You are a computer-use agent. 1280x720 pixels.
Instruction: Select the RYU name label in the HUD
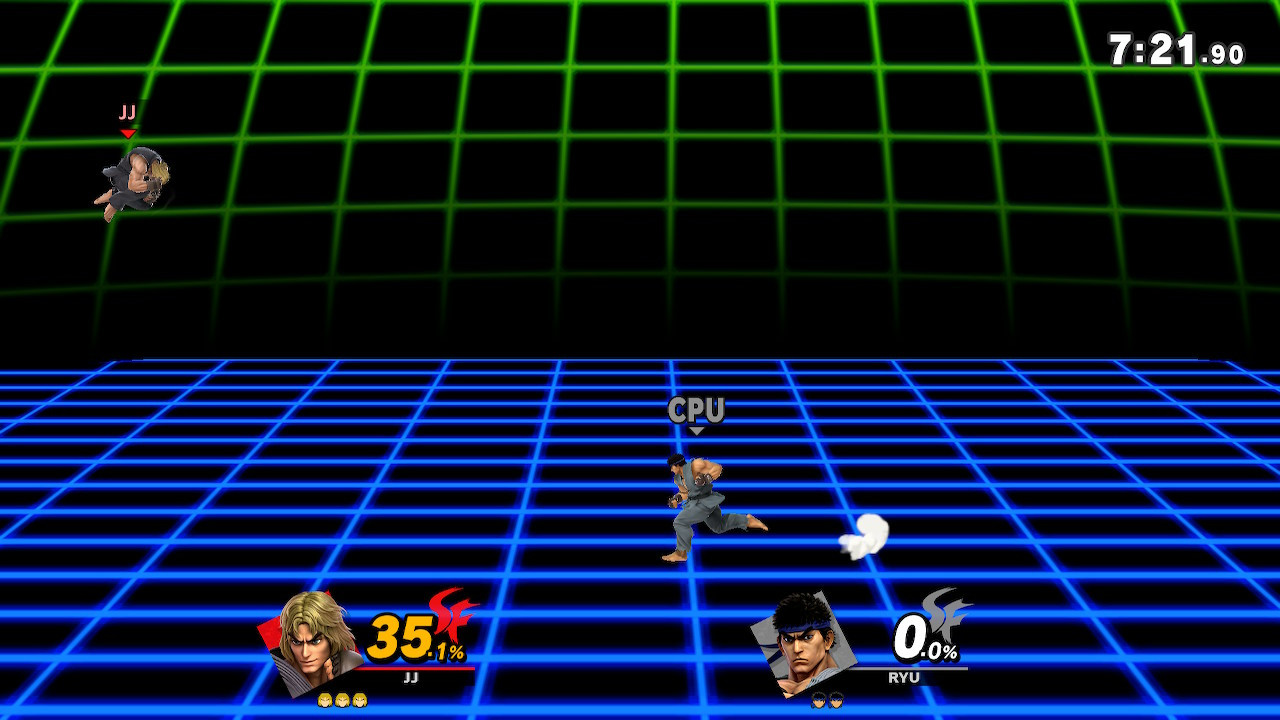[x=904, y=676]
